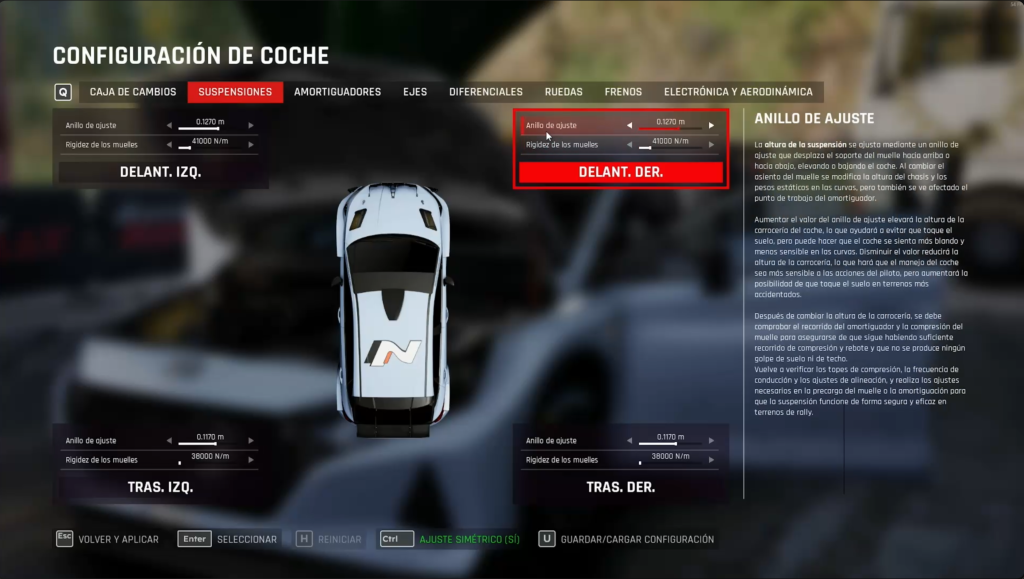Increase rear-left Anillo de ajuste value
Viewport: 1024px width, 579px height.
251,441
